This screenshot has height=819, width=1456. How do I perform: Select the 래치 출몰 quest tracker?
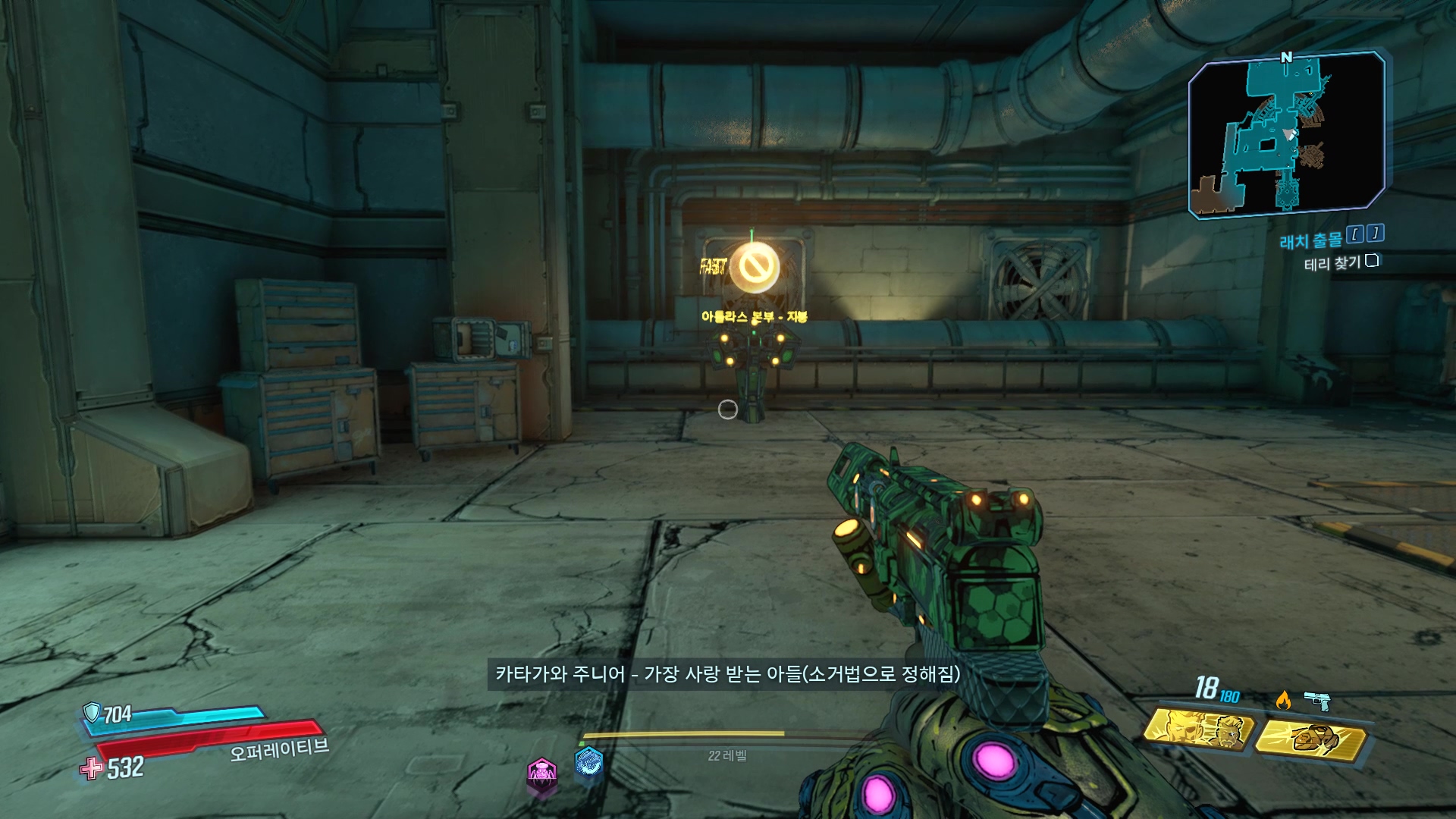pyautogui.click(x=1310, y=241)
